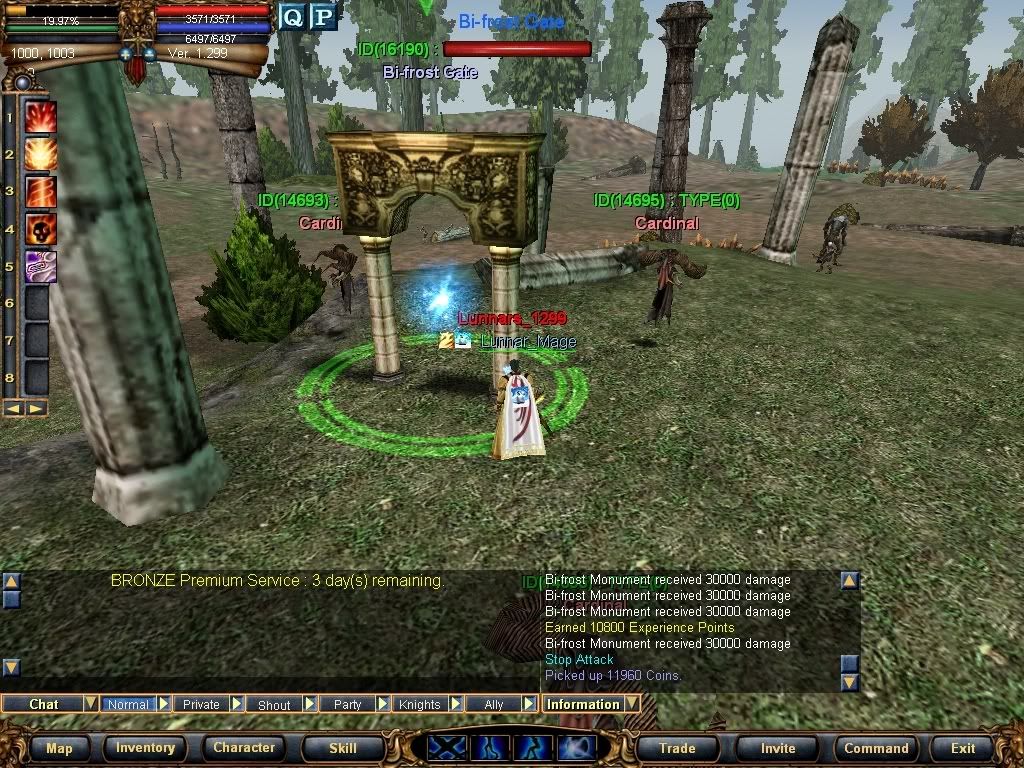Switch to Party chat
This screenshot has width=1024, height=768.
point(347,704)
